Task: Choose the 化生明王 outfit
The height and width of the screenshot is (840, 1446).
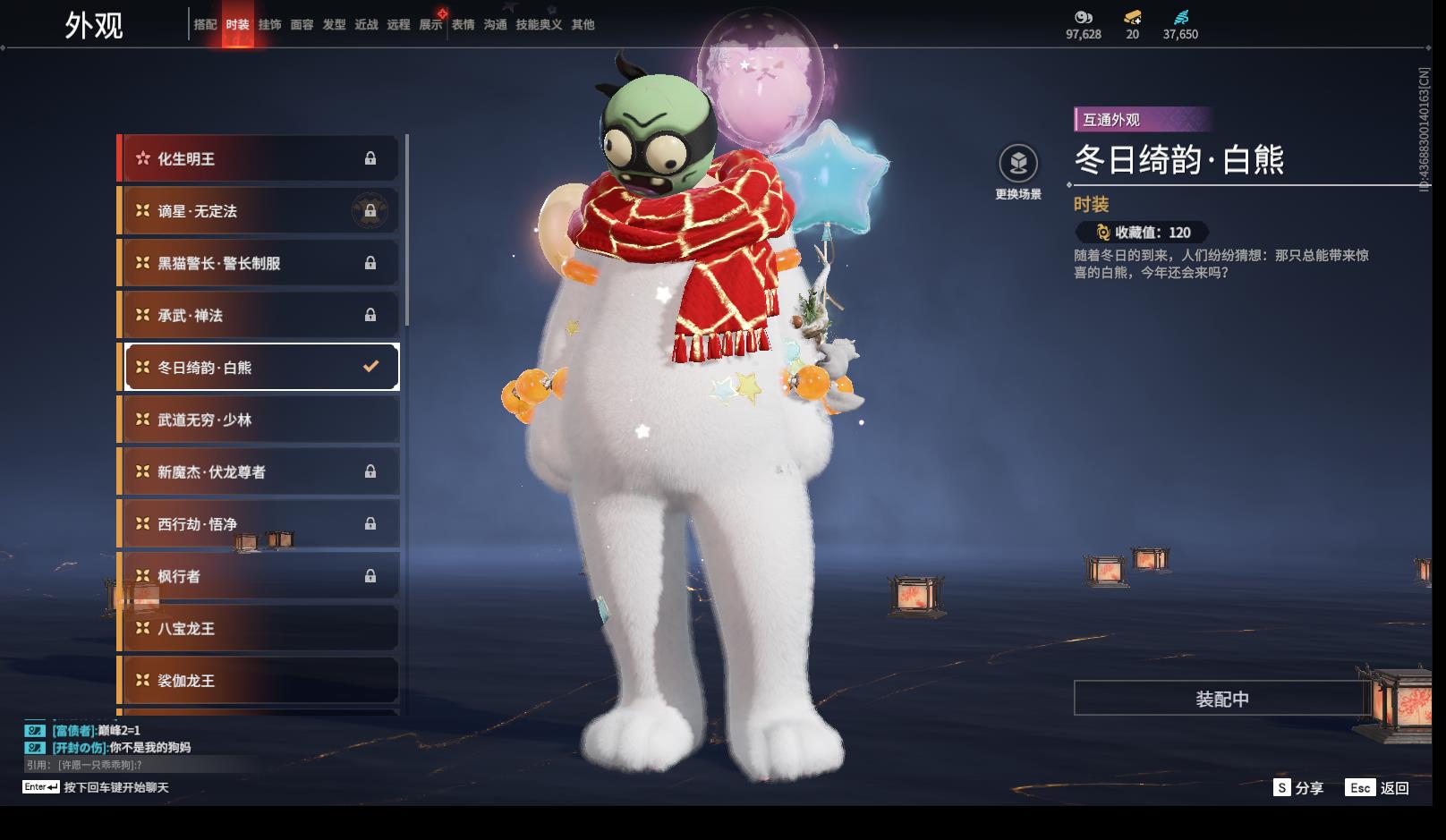Action: (259, 158)
